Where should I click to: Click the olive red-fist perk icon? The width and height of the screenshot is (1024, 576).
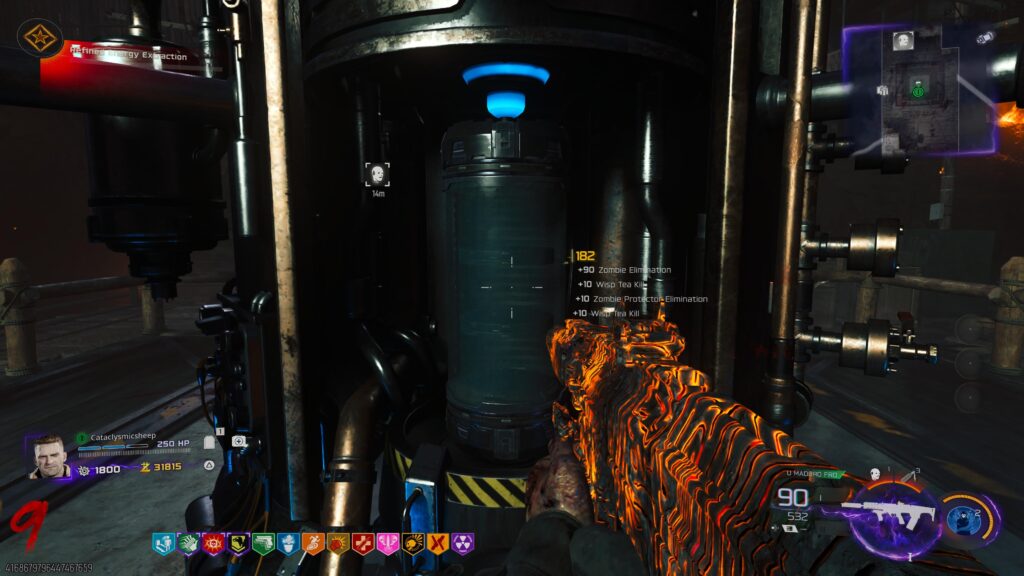pyautogui.click(x=338, y=543)
